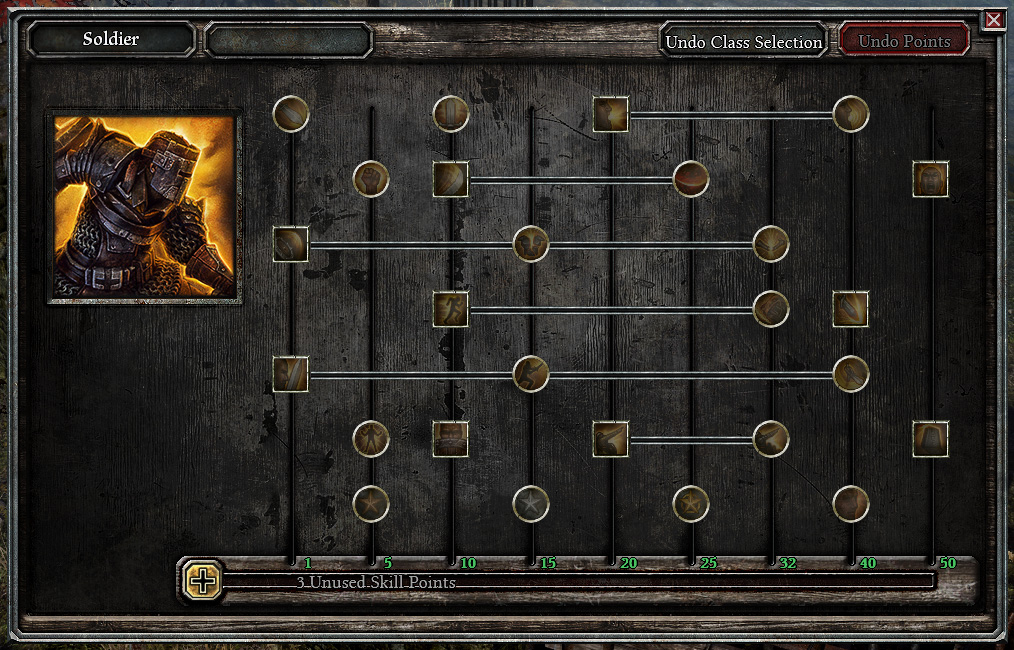The image size is (1014, 650).
Task: Click the upright sword circular skill icon
Action: (451, 114)
